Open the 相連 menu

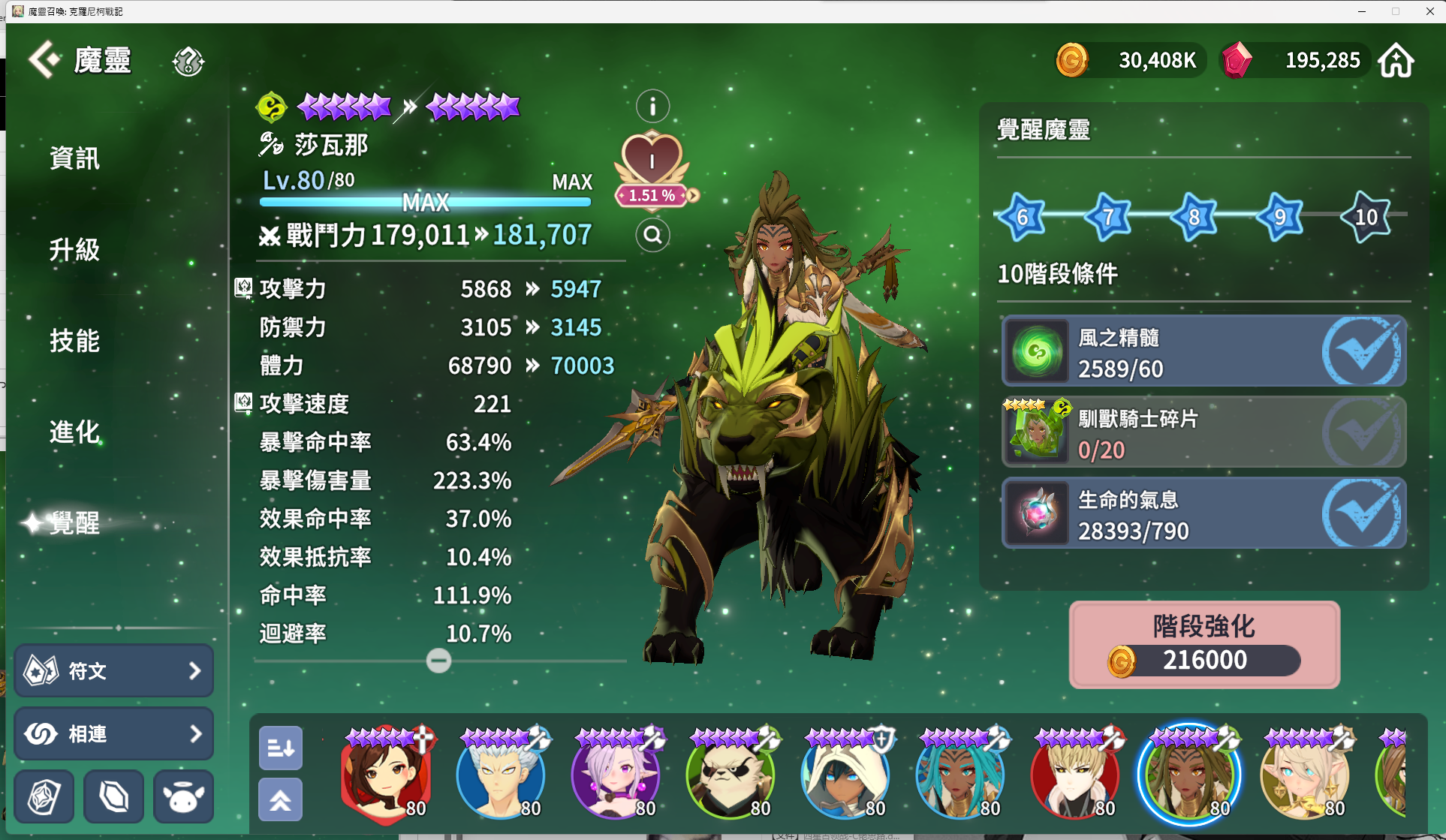click(113, 733)
